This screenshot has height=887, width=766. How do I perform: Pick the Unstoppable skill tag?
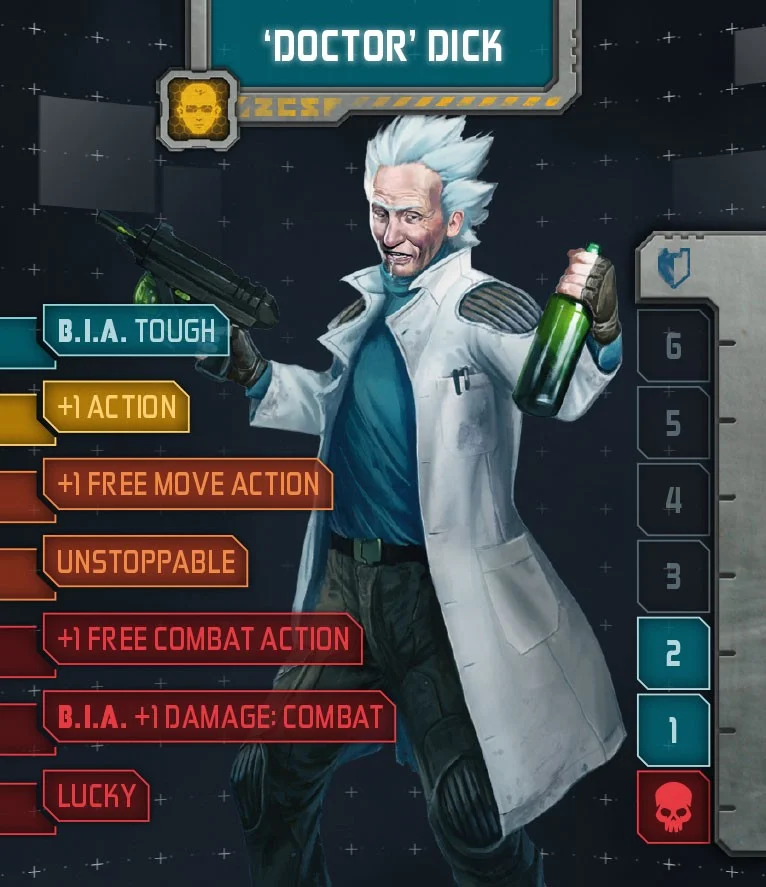[145, 561]
